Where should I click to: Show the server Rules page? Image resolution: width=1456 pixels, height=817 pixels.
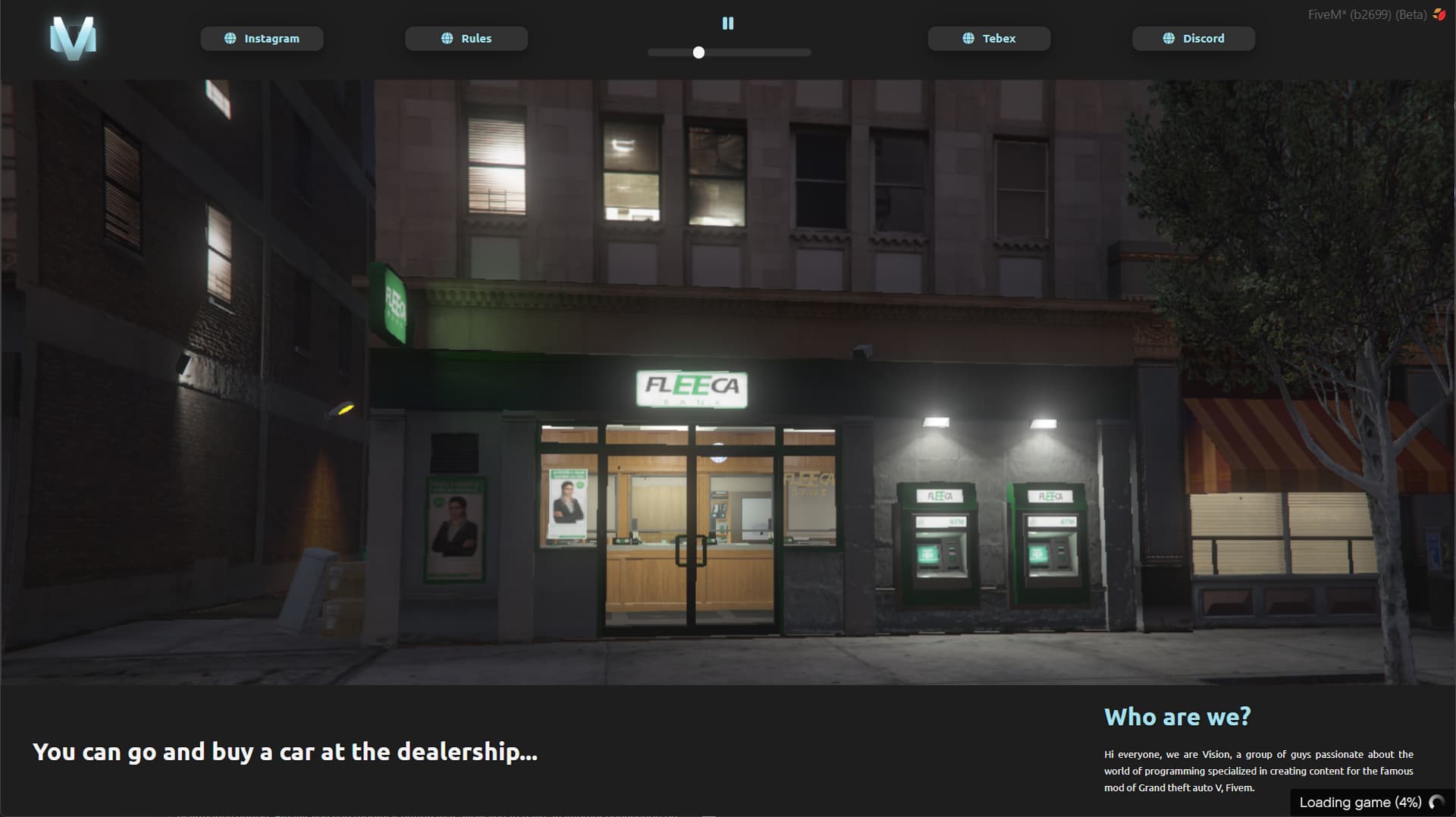click(x=466, y=39)
